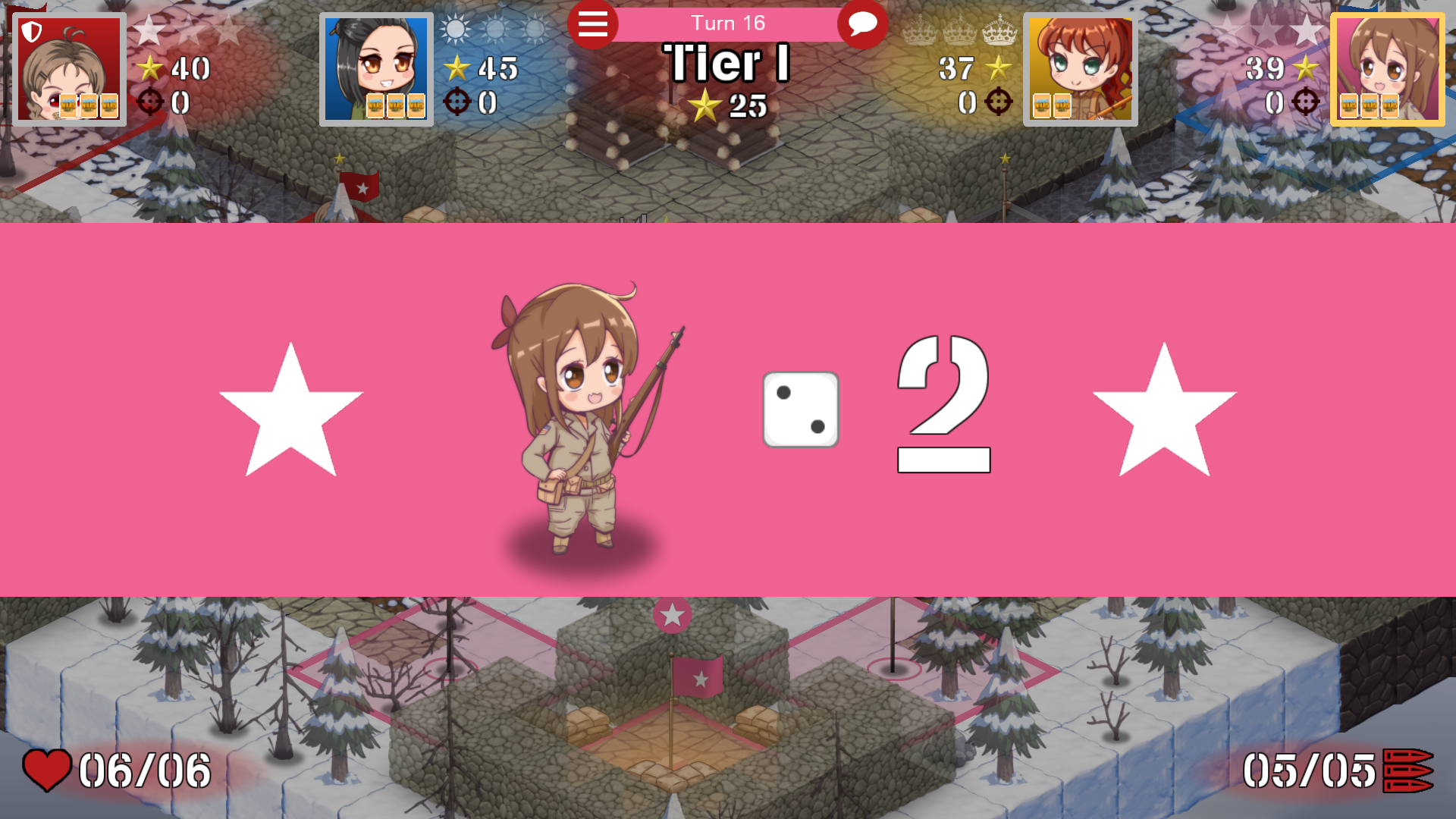1456x819 pixels.
Task: Open chat with the speech bubble icon
Action: [862, 24]
